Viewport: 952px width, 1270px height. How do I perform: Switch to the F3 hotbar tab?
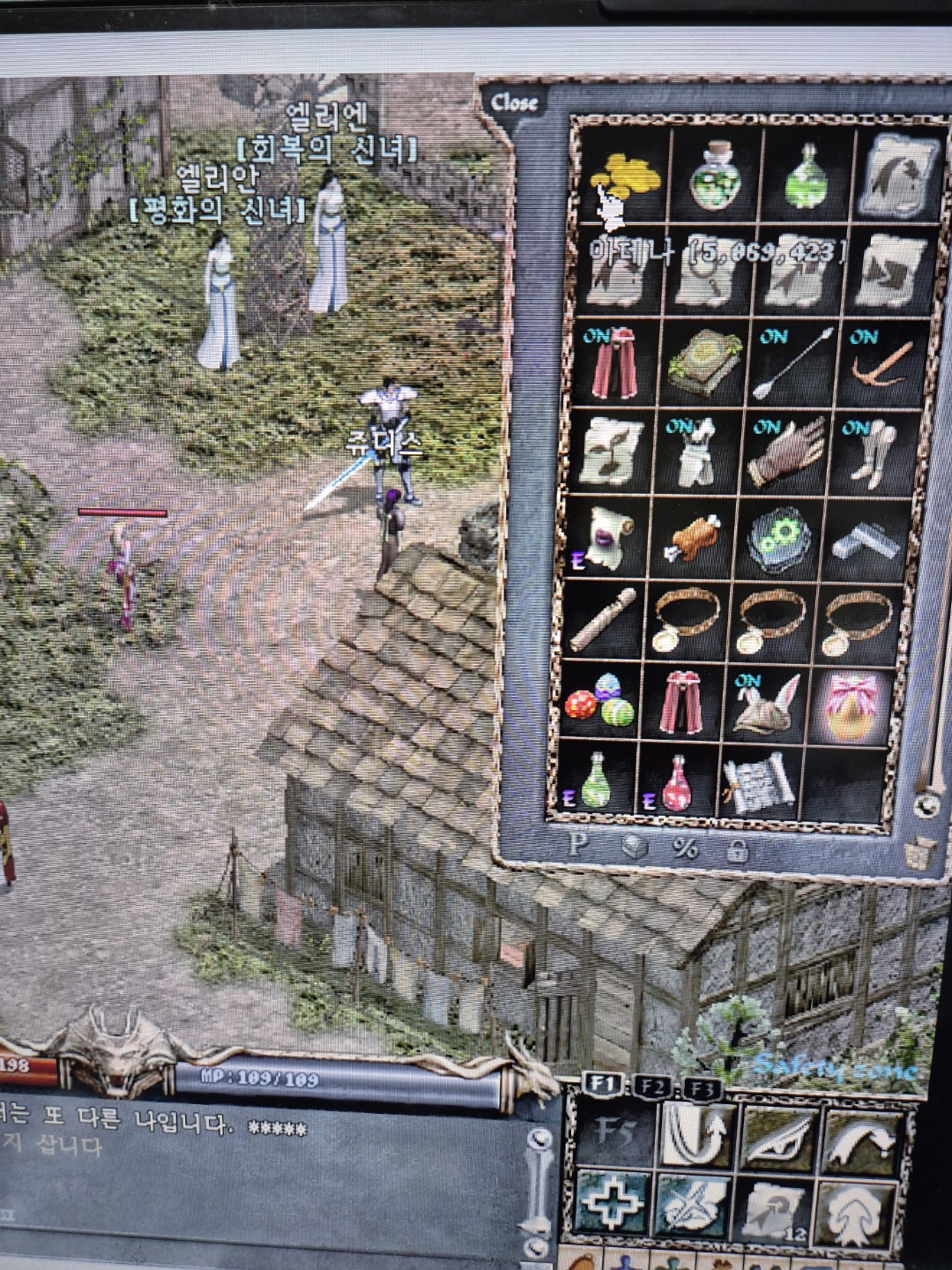coord(703,1087)
